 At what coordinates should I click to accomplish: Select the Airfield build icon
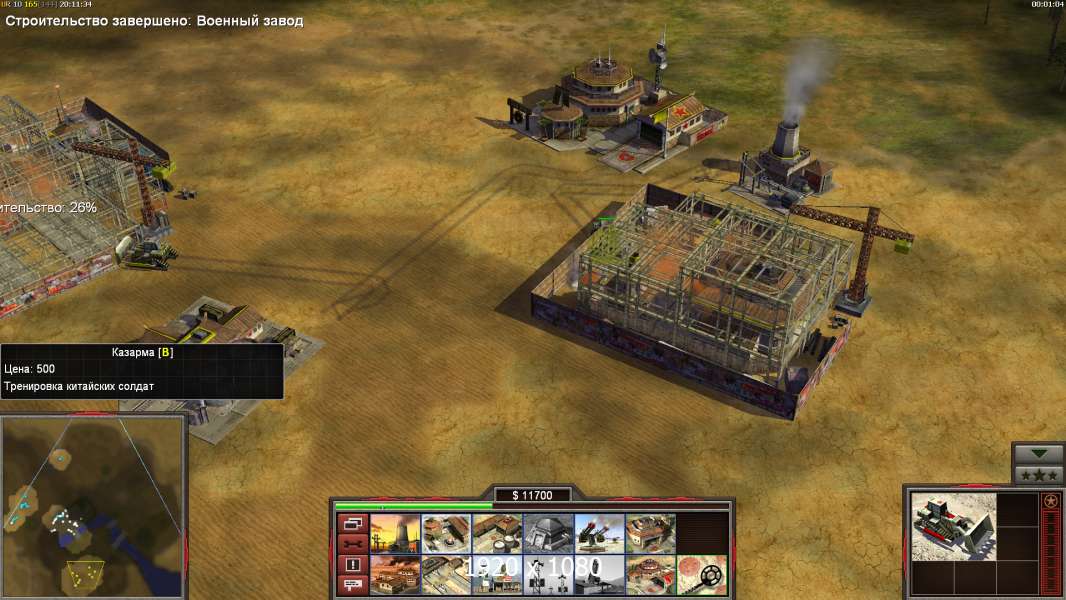446,574
